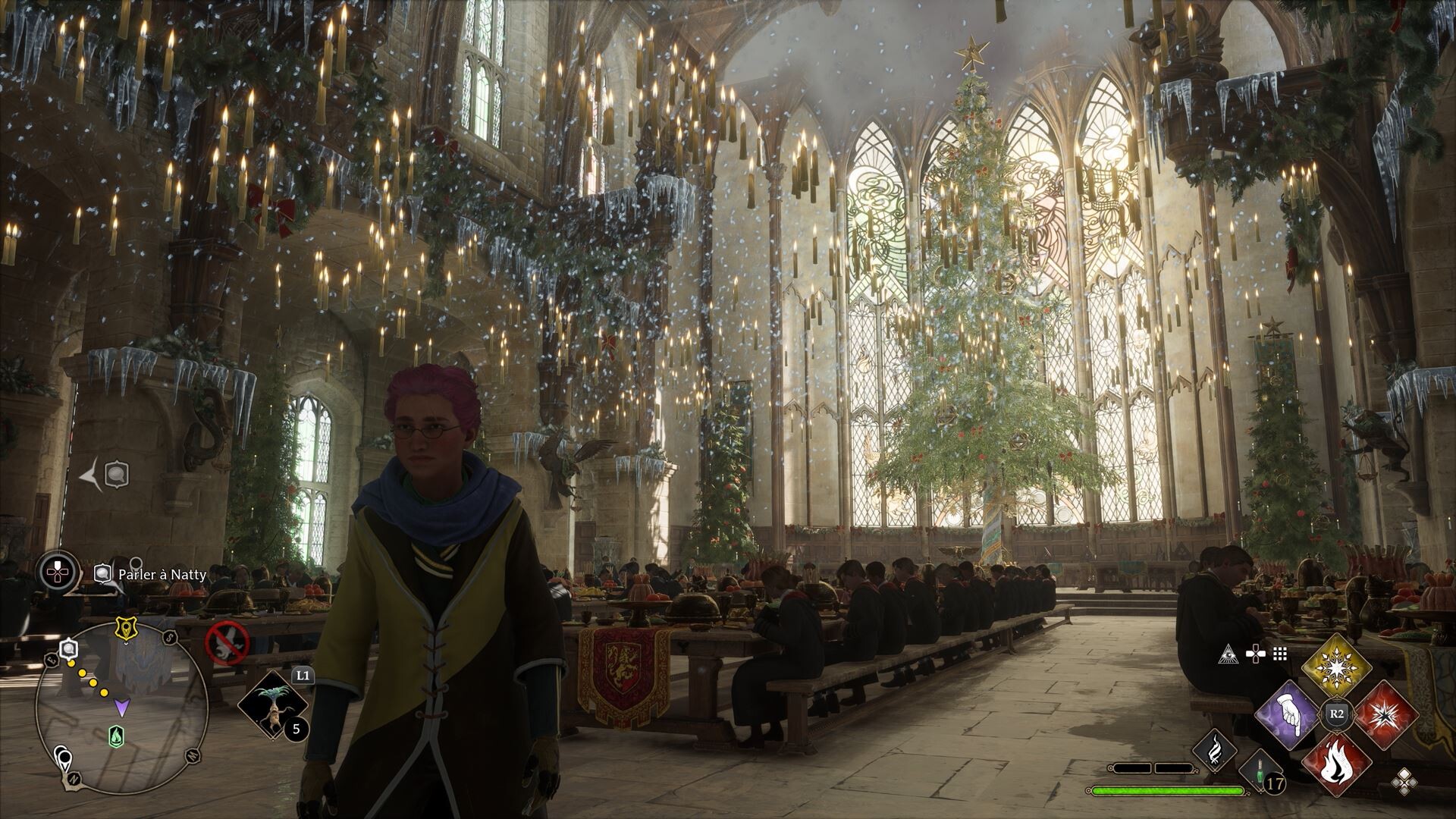Click the Mandrake plant item slot
Image resolution: width=1456 pixels, height=819 pixels.
click(272, 704)
